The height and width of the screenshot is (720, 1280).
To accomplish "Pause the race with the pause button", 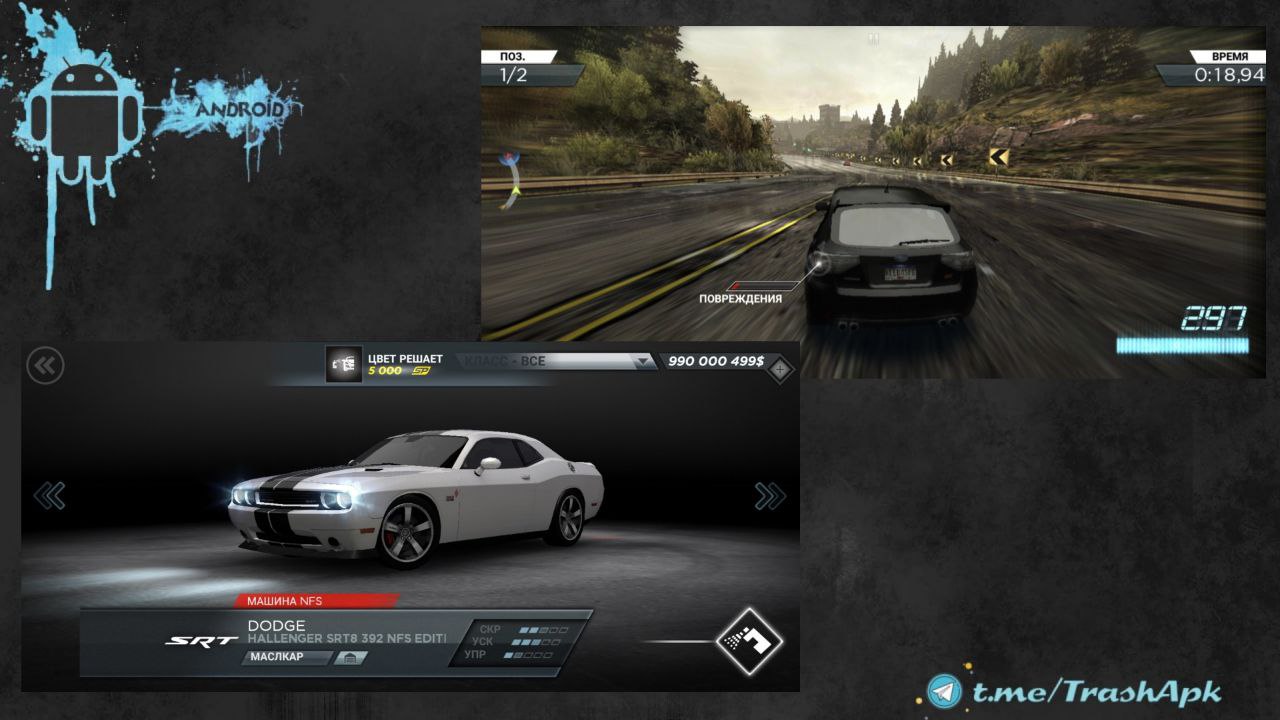I will point(873,38).
